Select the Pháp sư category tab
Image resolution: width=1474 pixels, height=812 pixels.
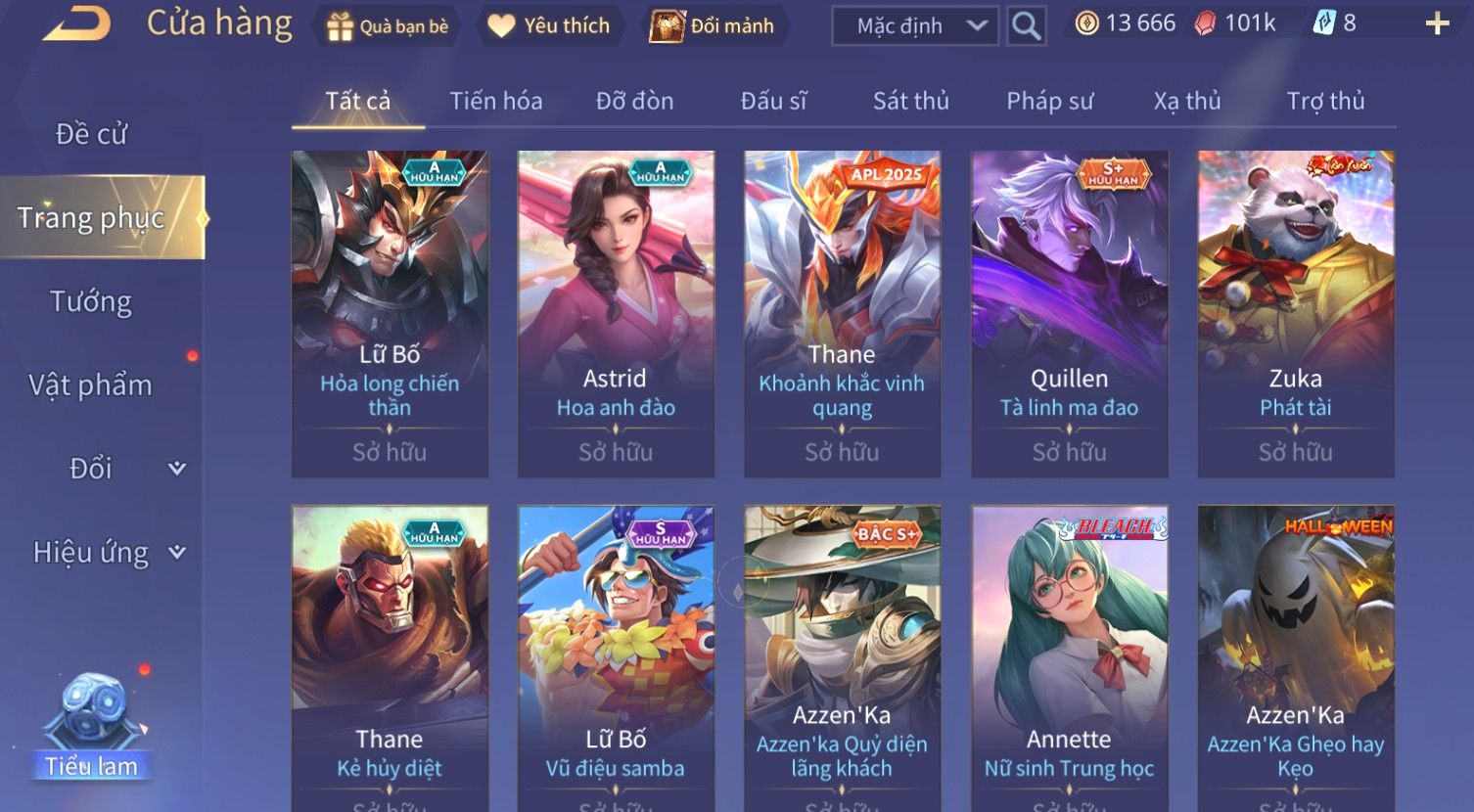coord(1049,101)
